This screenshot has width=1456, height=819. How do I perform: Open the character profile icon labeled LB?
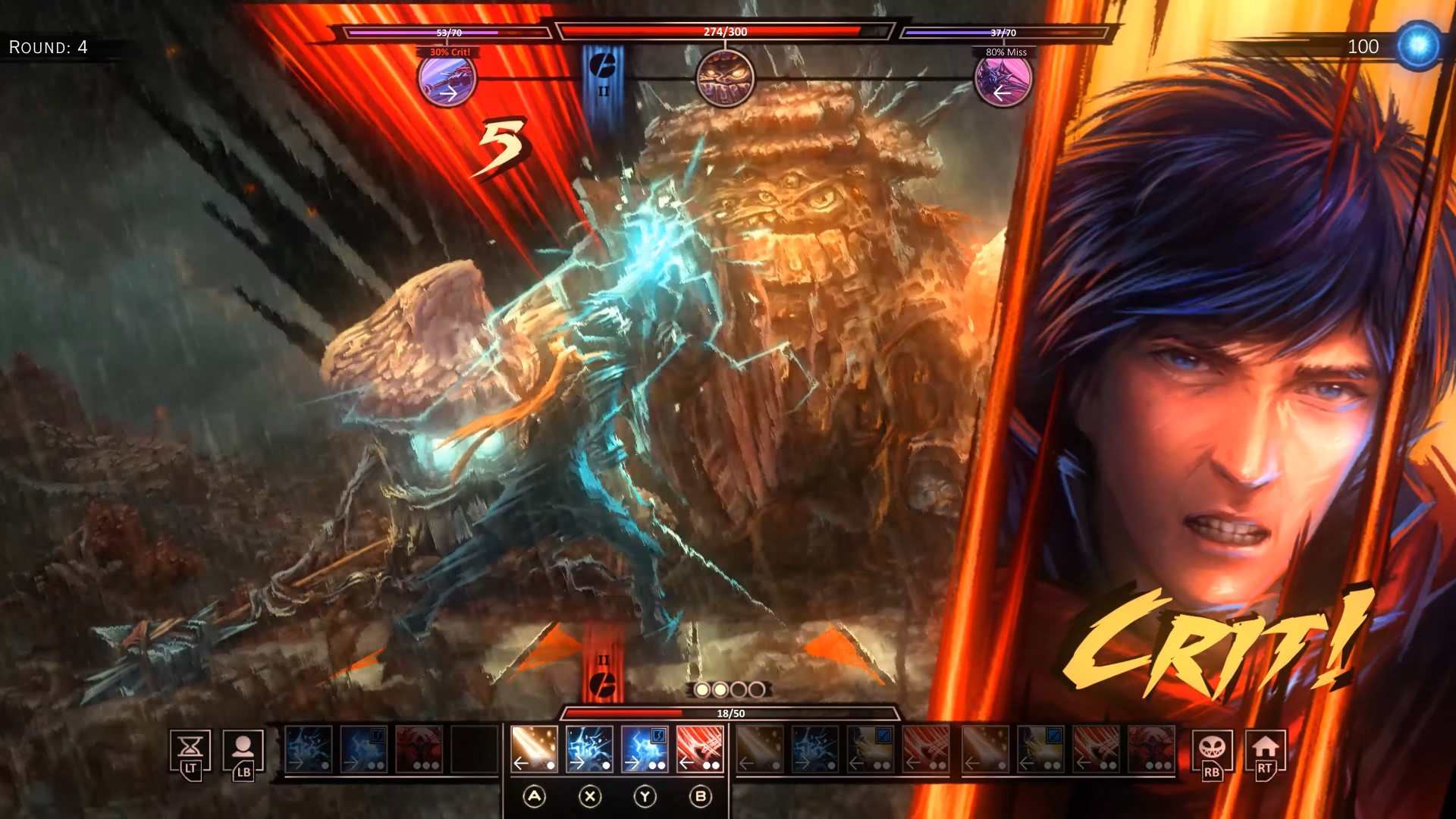tap(243, 749)
